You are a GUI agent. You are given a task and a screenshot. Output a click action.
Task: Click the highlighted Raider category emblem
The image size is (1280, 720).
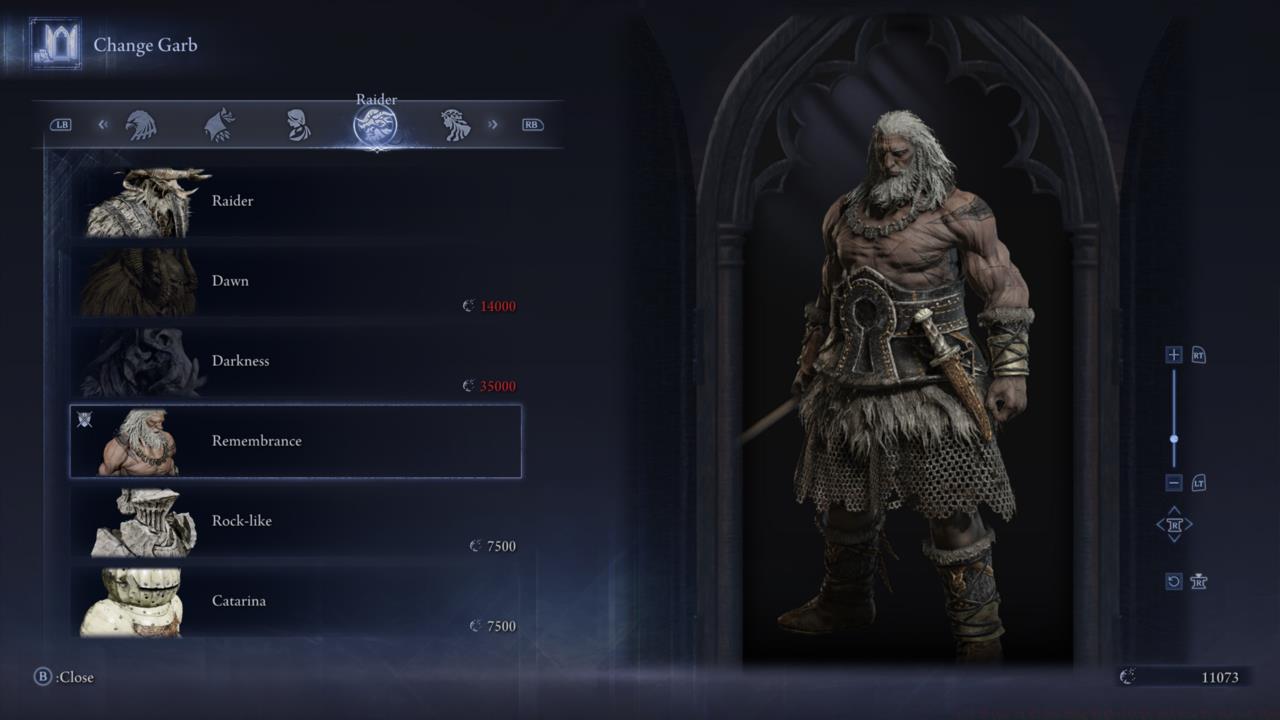point(376,124)
